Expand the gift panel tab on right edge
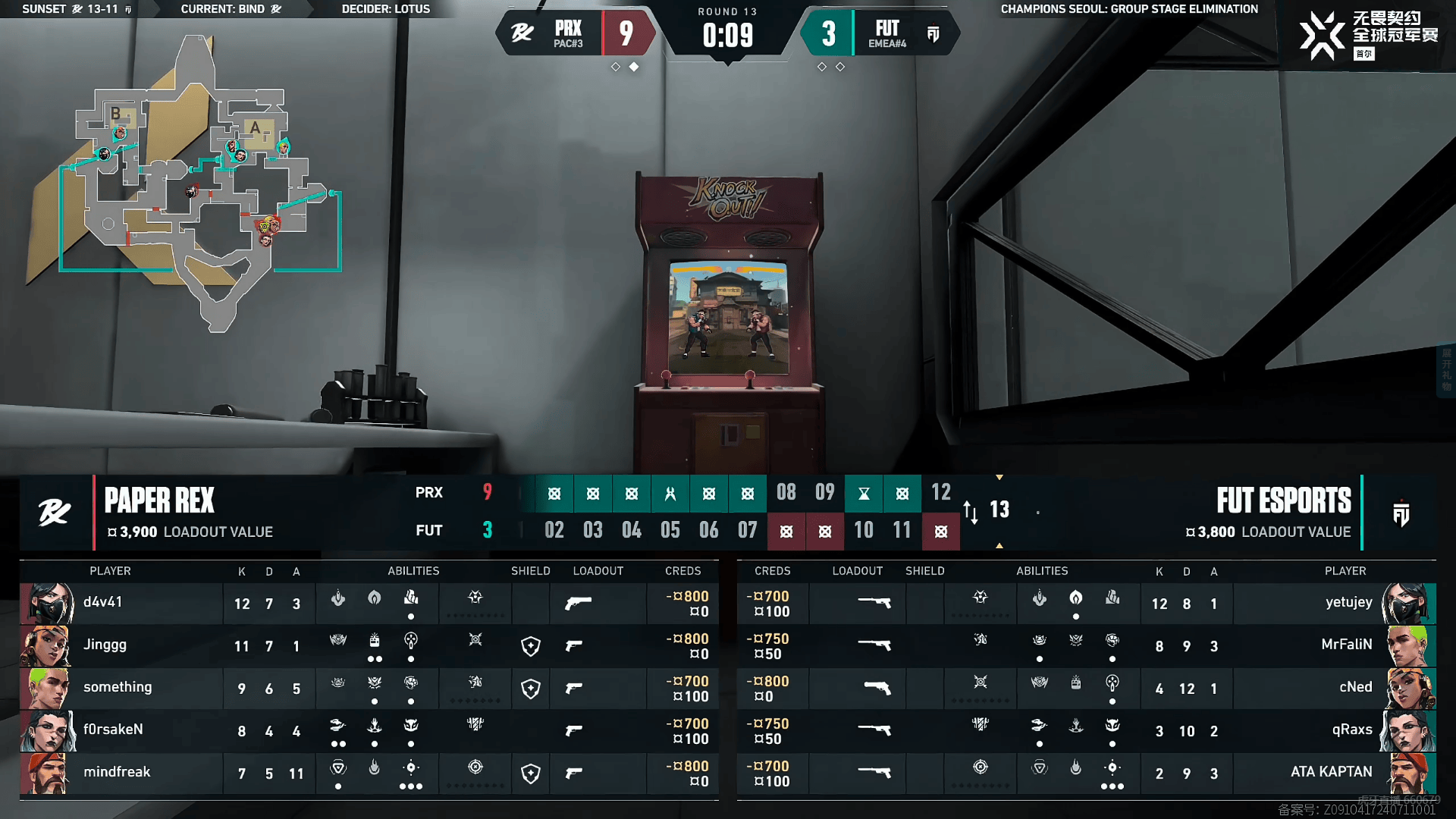The width and height of the screenshot is (1456, 819). pyautogui.click(x=1447, y=370)
